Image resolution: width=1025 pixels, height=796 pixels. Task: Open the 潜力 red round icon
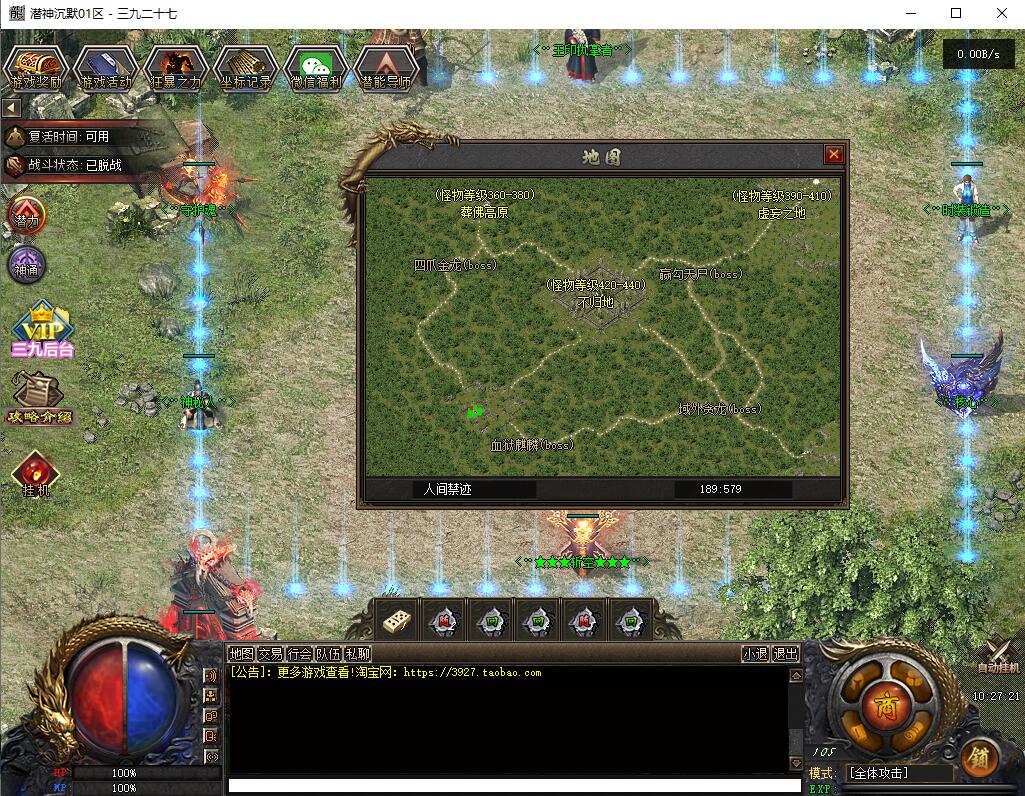27,215
